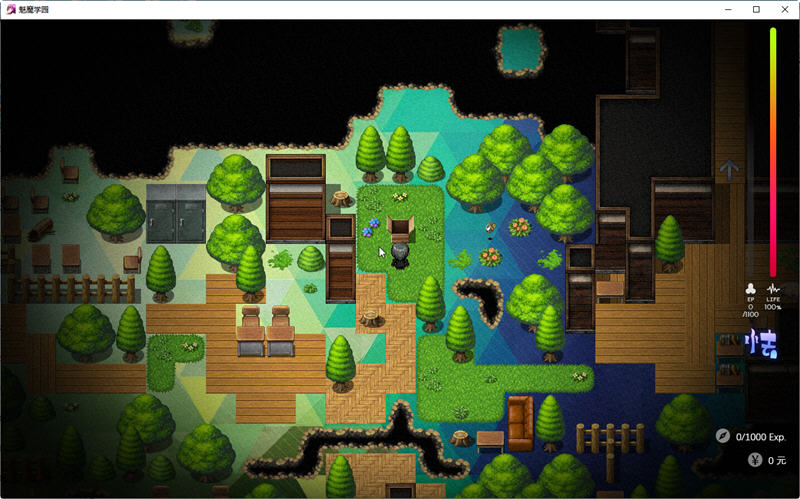Click the EP clover icon
The width and height of the screenshot is (800, 499).
(751, 287)
